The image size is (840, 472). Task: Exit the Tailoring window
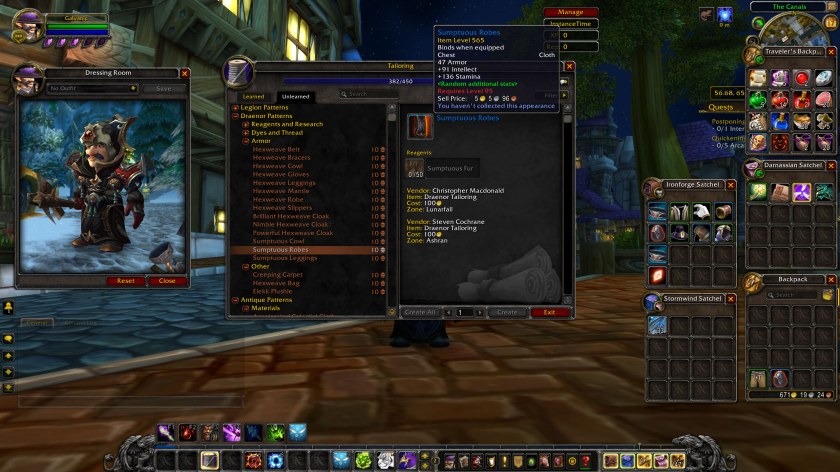[x=549, y=312]
